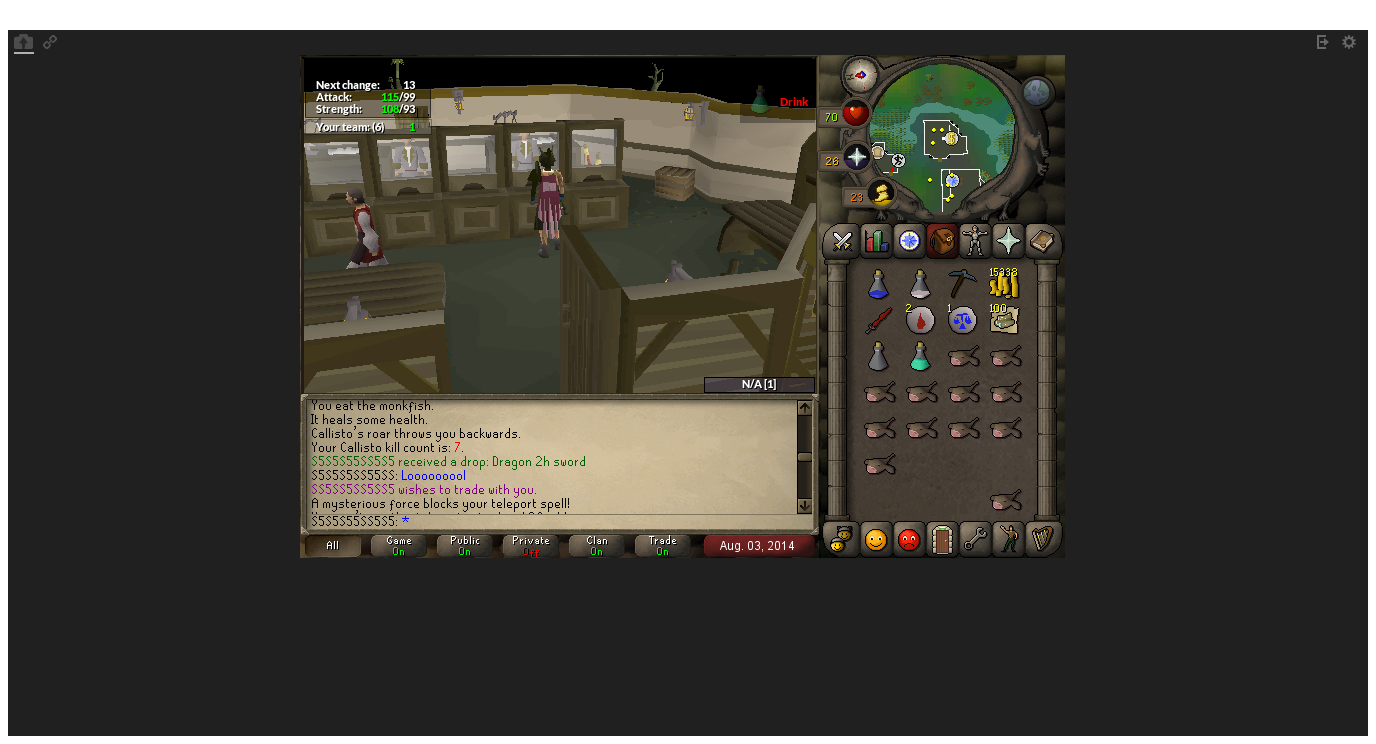Open the Options wrench tab
This screenshot has height=744, width=1376.
[975, 540]
